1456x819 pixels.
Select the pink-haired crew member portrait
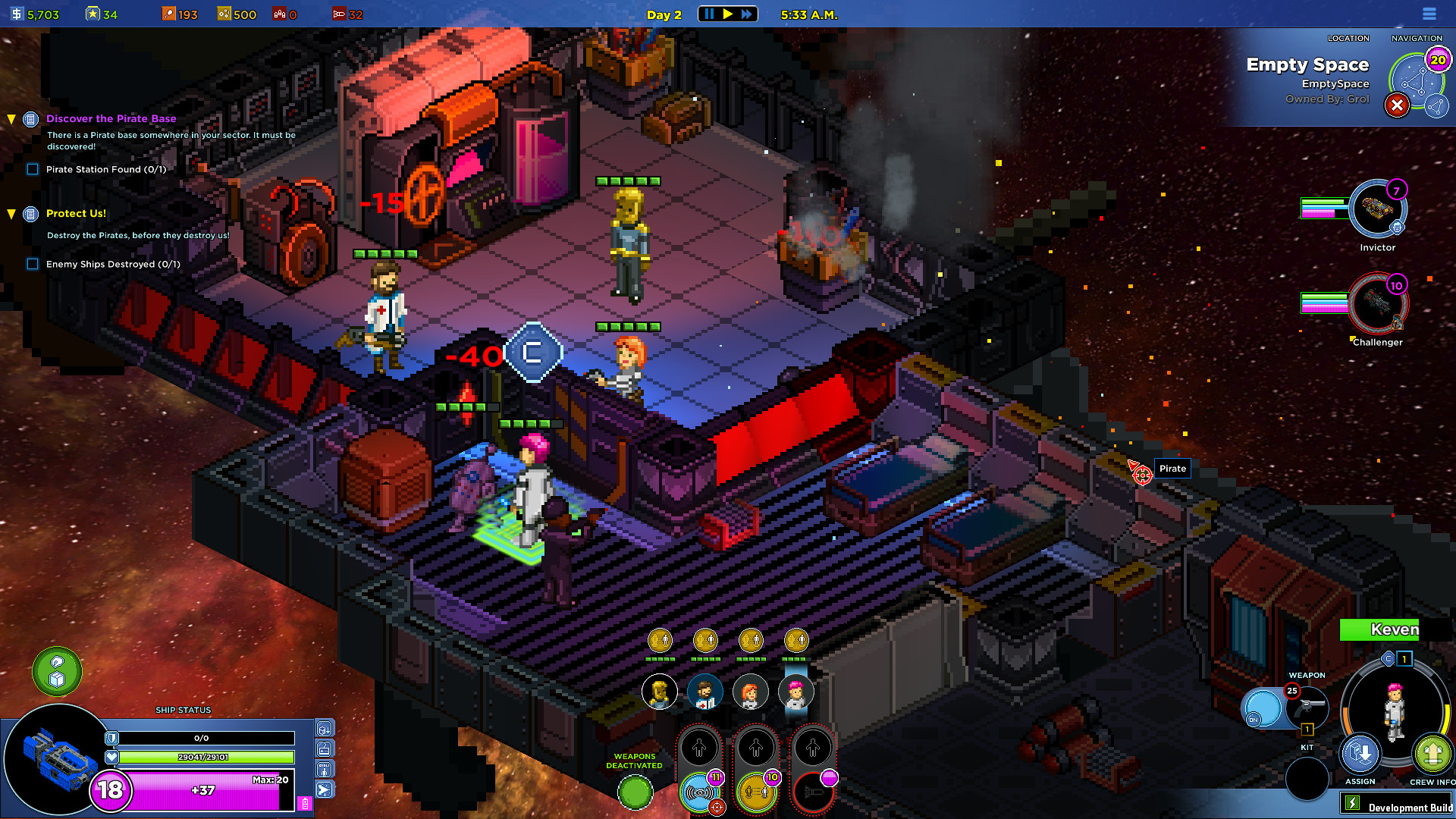[795, 692]
